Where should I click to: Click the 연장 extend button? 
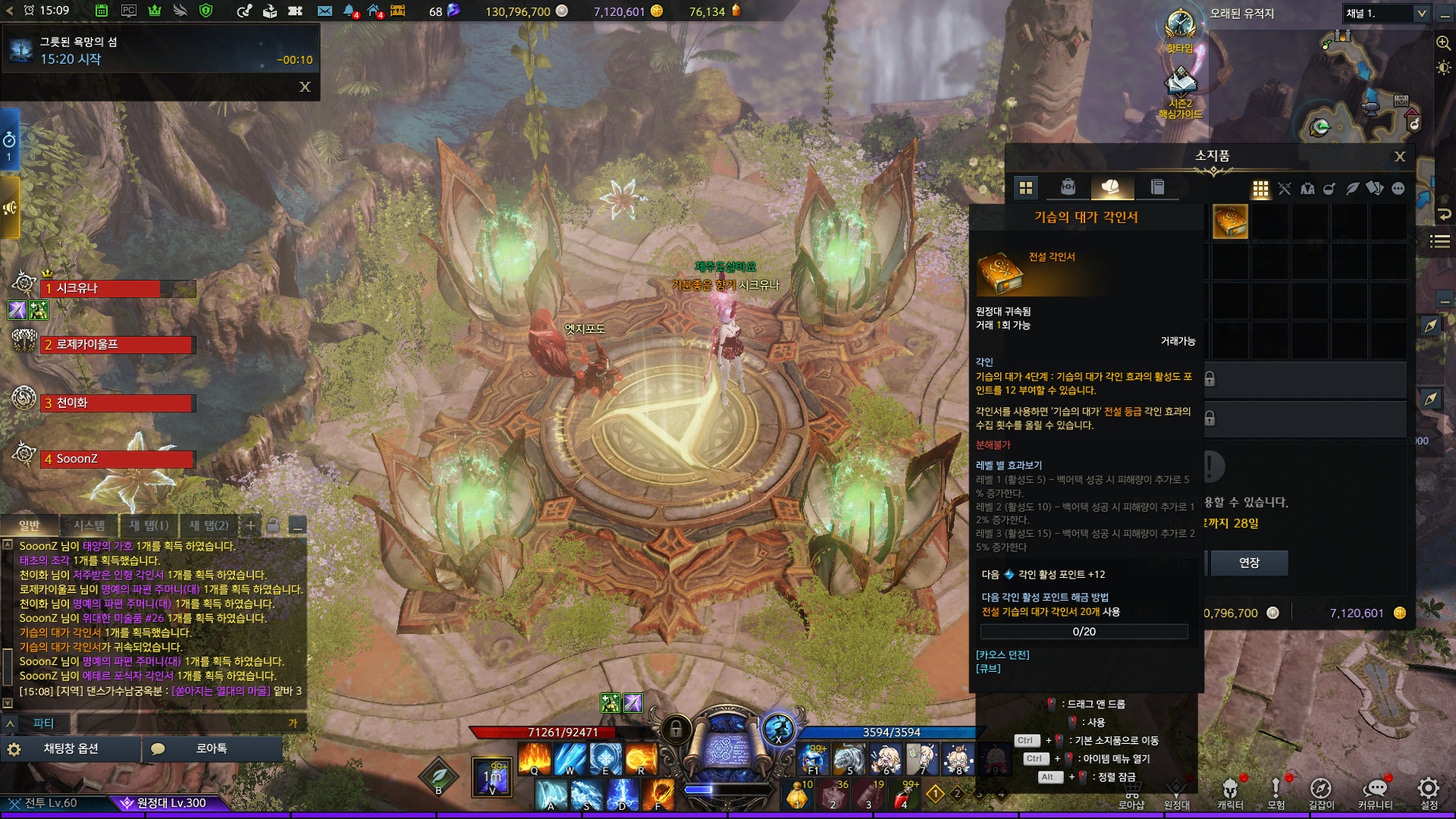pyautogui.click(x=1248, y=563)
